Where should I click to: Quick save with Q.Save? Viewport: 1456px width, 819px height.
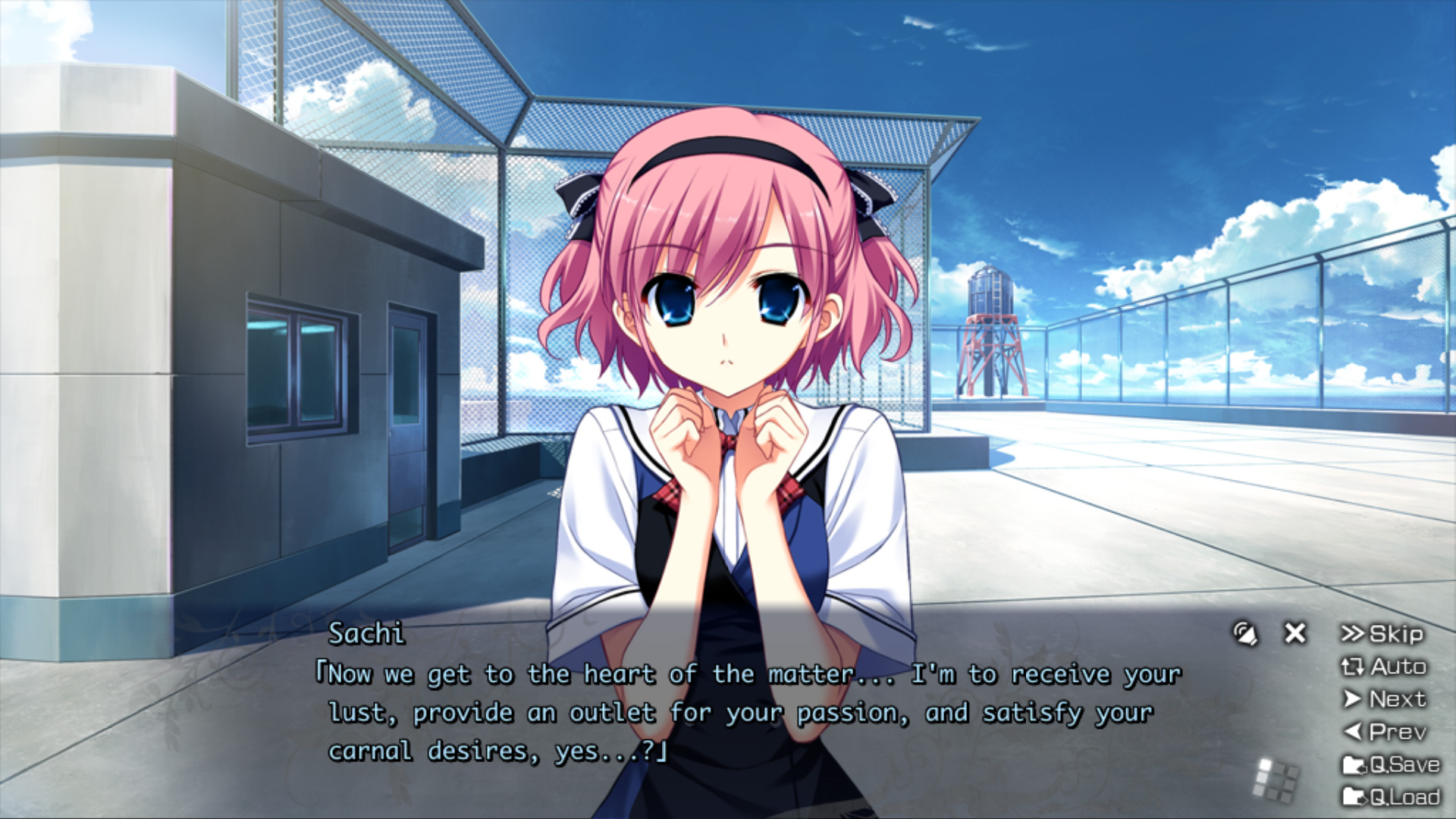click(1391, 764)
